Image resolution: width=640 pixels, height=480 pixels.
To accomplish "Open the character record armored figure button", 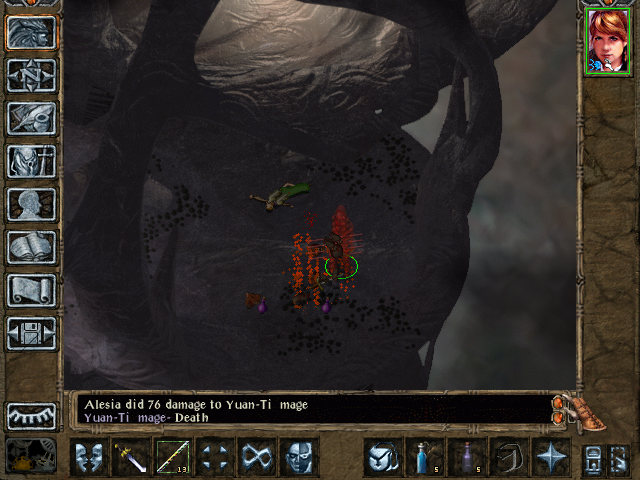I will (31, 161).
